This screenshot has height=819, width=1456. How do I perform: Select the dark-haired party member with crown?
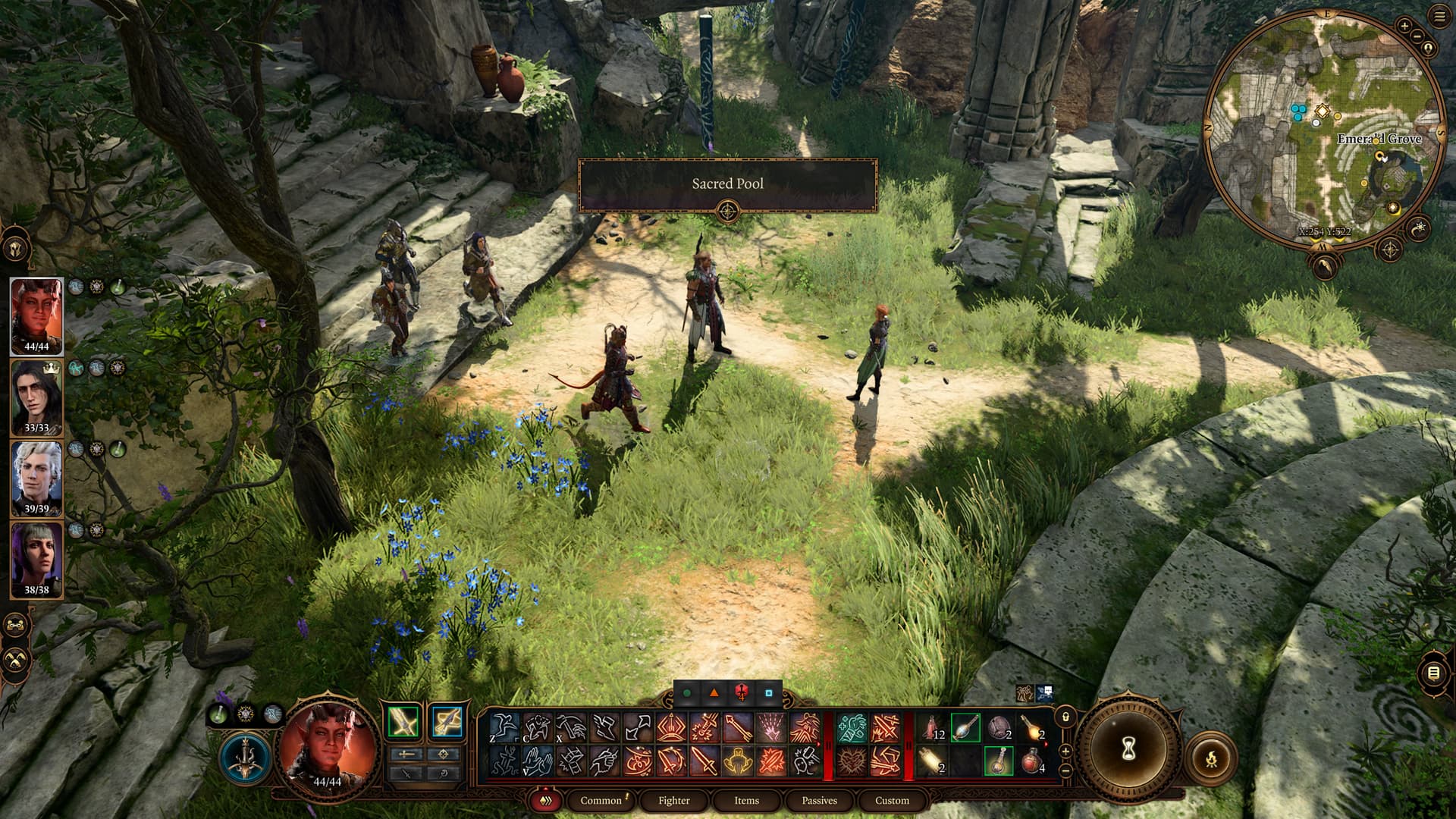(36, 397)
